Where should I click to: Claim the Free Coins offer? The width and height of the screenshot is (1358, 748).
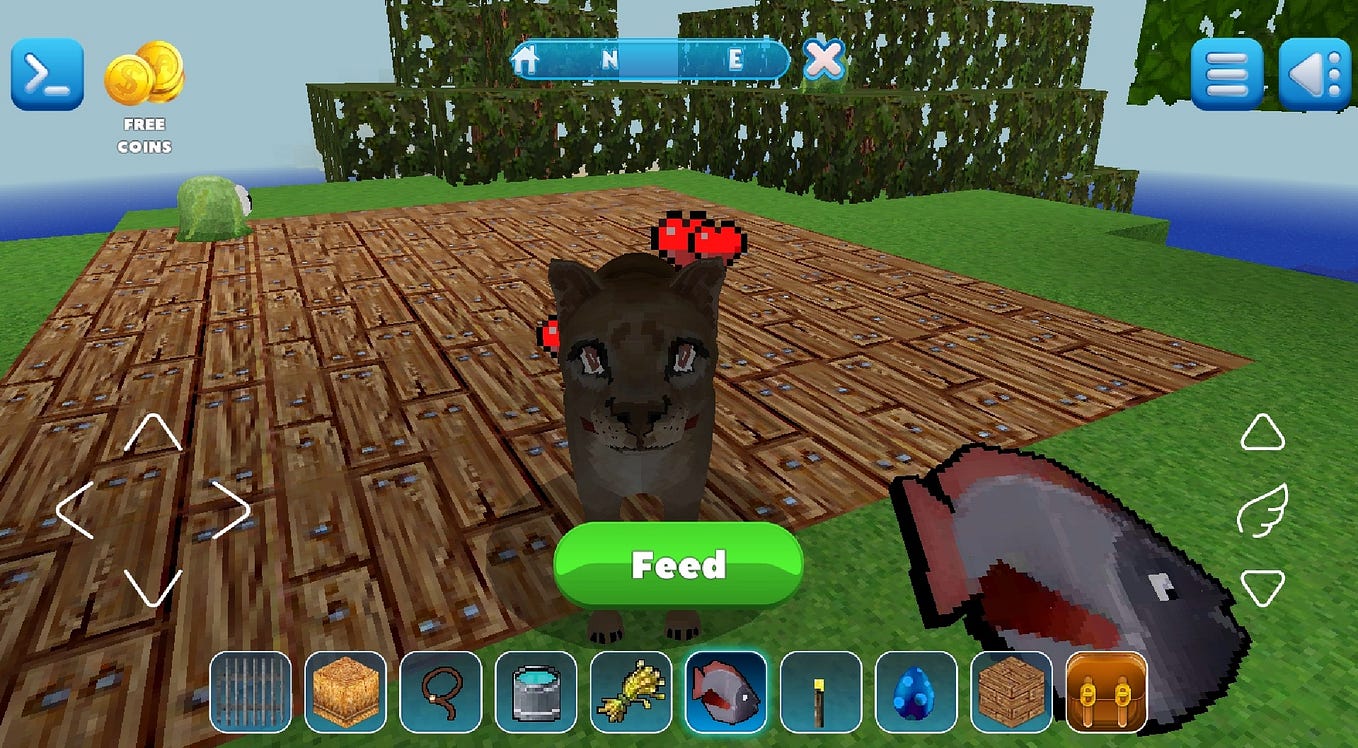144,96
